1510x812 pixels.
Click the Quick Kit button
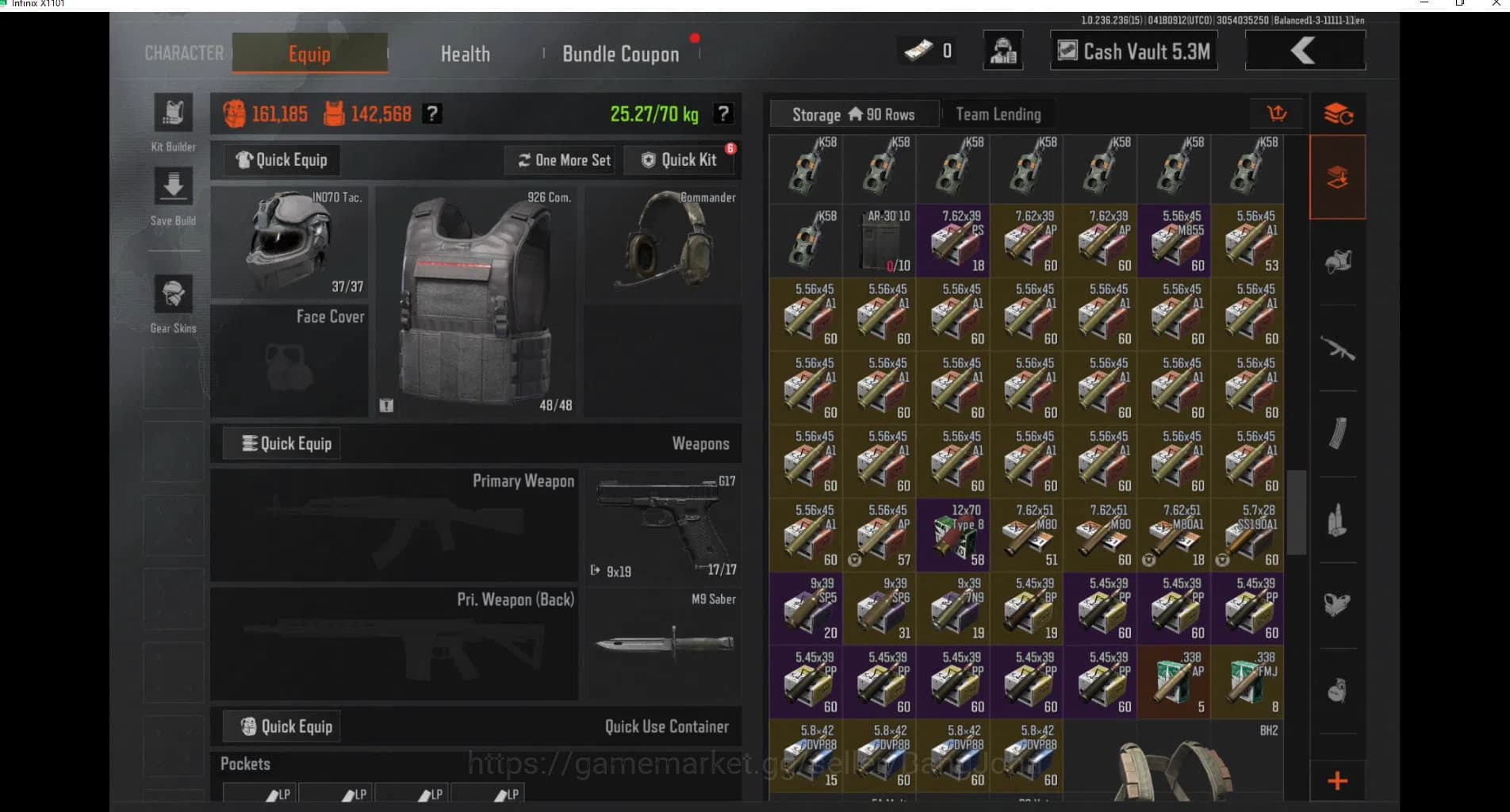[680, 159]
